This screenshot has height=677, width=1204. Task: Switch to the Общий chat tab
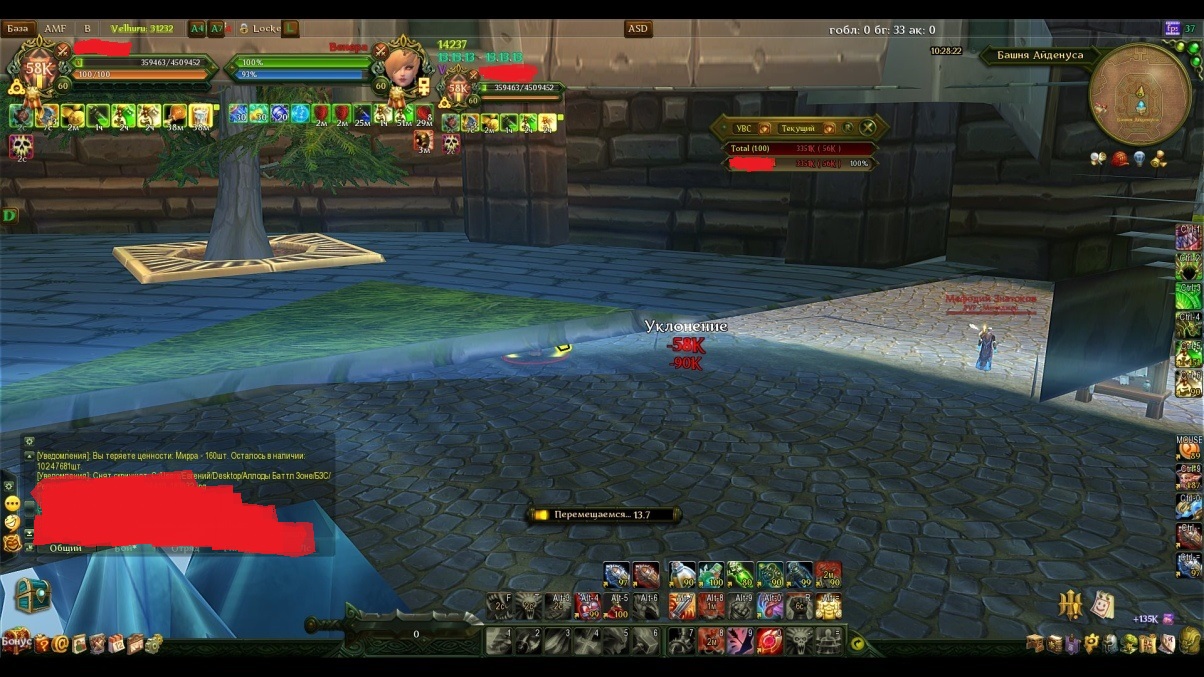pyautogui.click(x=66, y=548)
